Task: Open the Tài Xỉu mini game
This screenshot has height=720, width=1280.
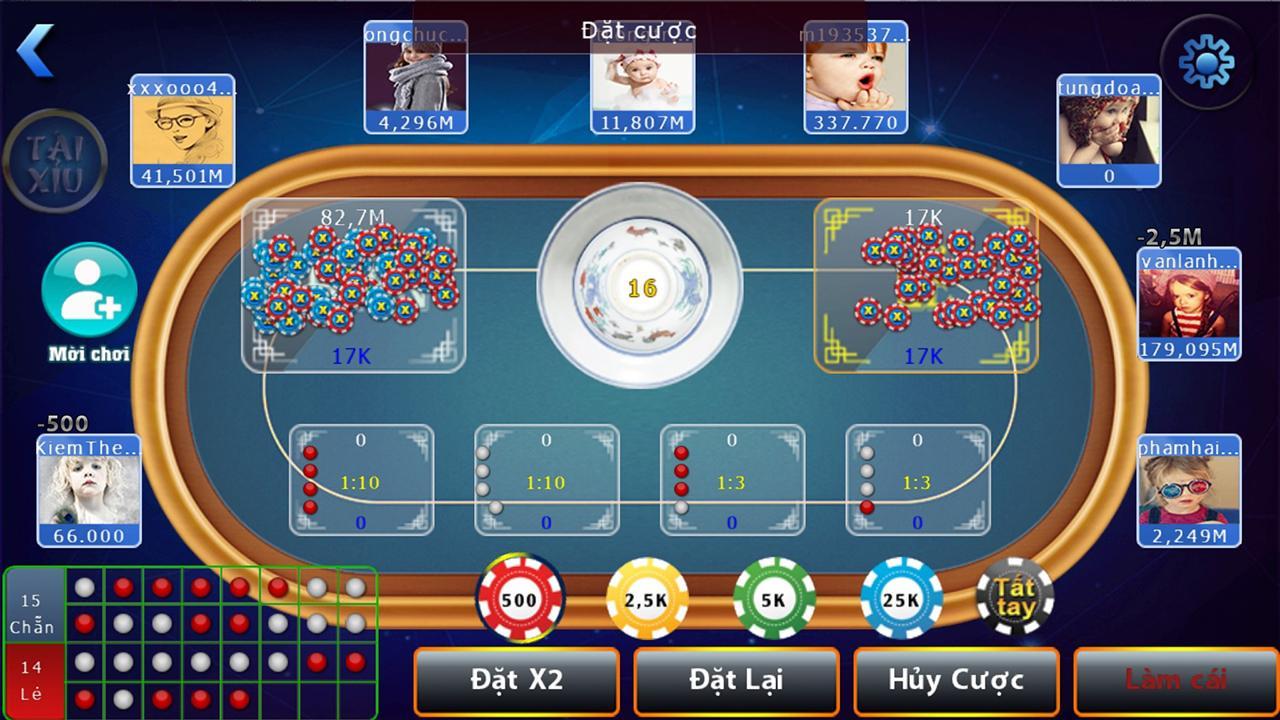Action: tap(55, 162)
